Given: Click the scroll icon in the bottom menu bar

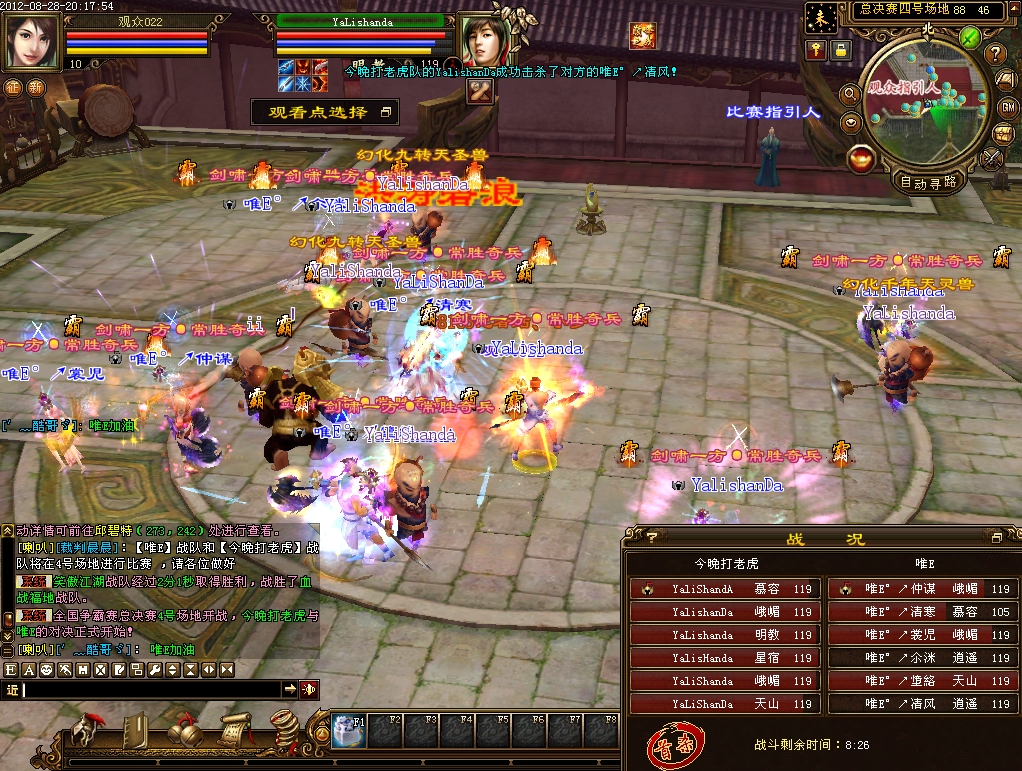Looking at the screenshot, I should tap(236, 731).
